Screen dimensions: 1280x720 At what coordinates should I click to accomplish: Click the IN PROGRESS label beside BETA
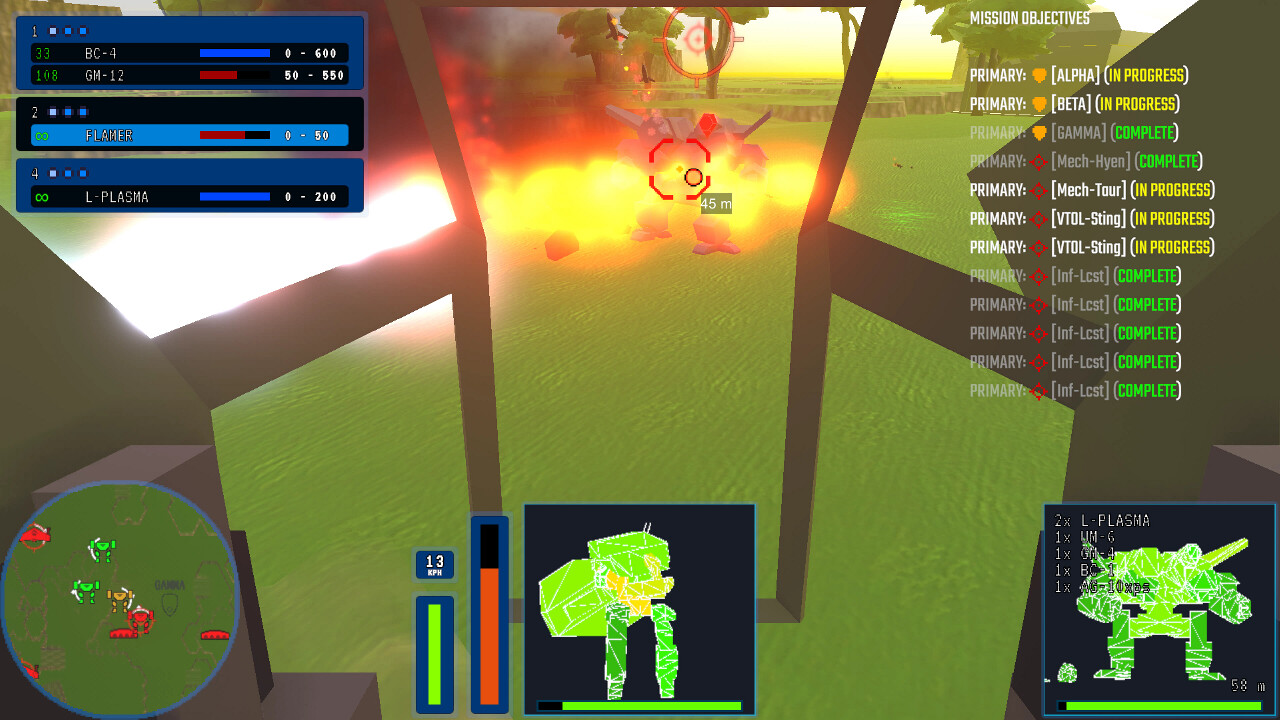(x=1138, y=103)
